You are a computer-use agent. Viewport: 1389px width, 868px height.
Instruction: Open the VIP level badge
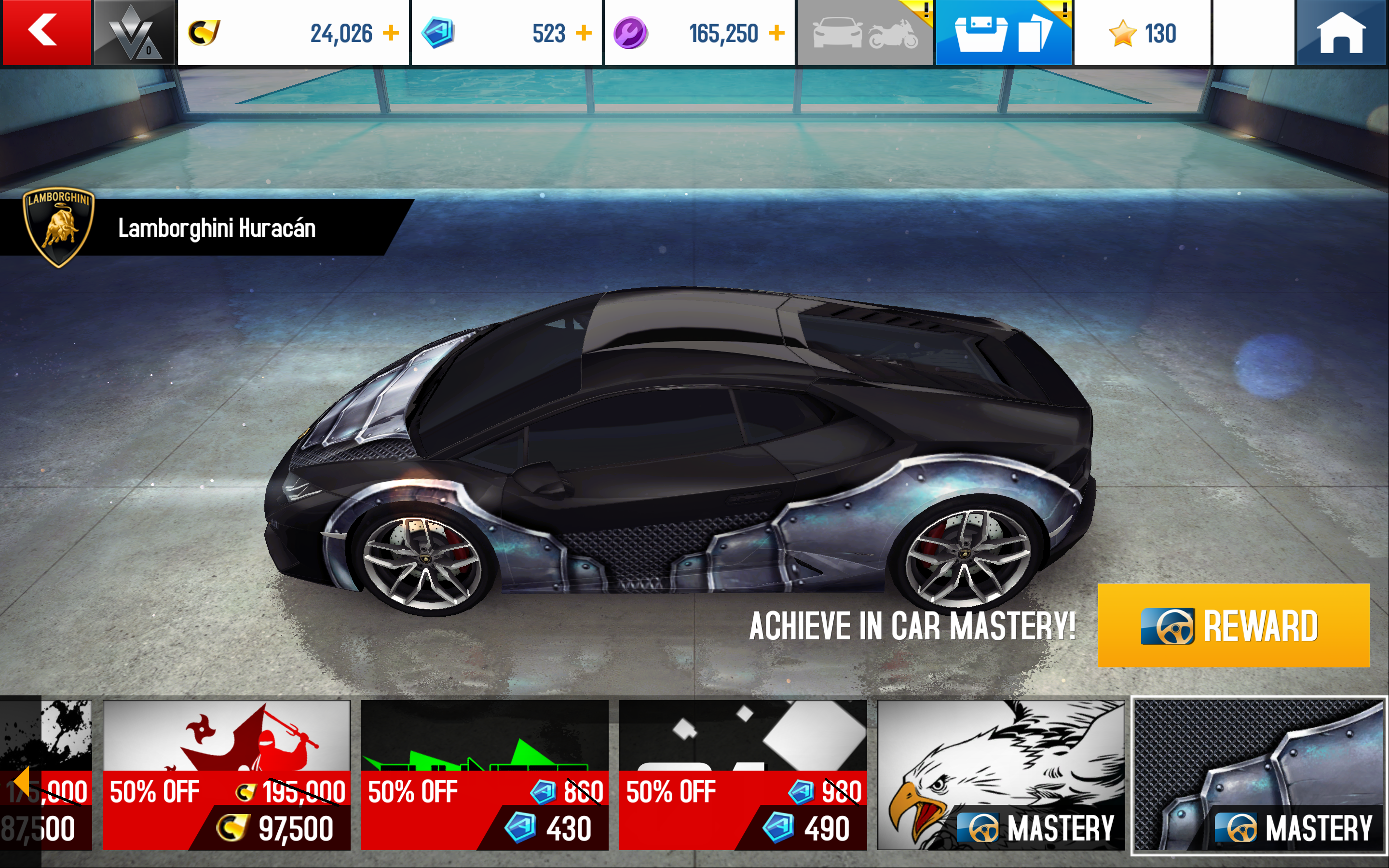click(x=134, y=33)
